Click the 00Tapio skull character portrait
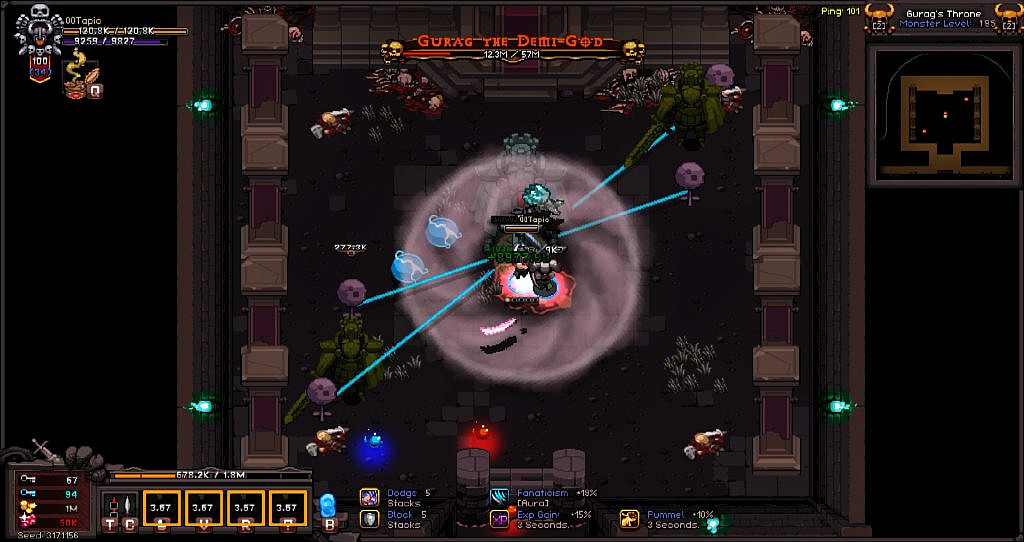Image resolution: width=1024 pixels, height=542 pixels. click(x=39, y=30)
